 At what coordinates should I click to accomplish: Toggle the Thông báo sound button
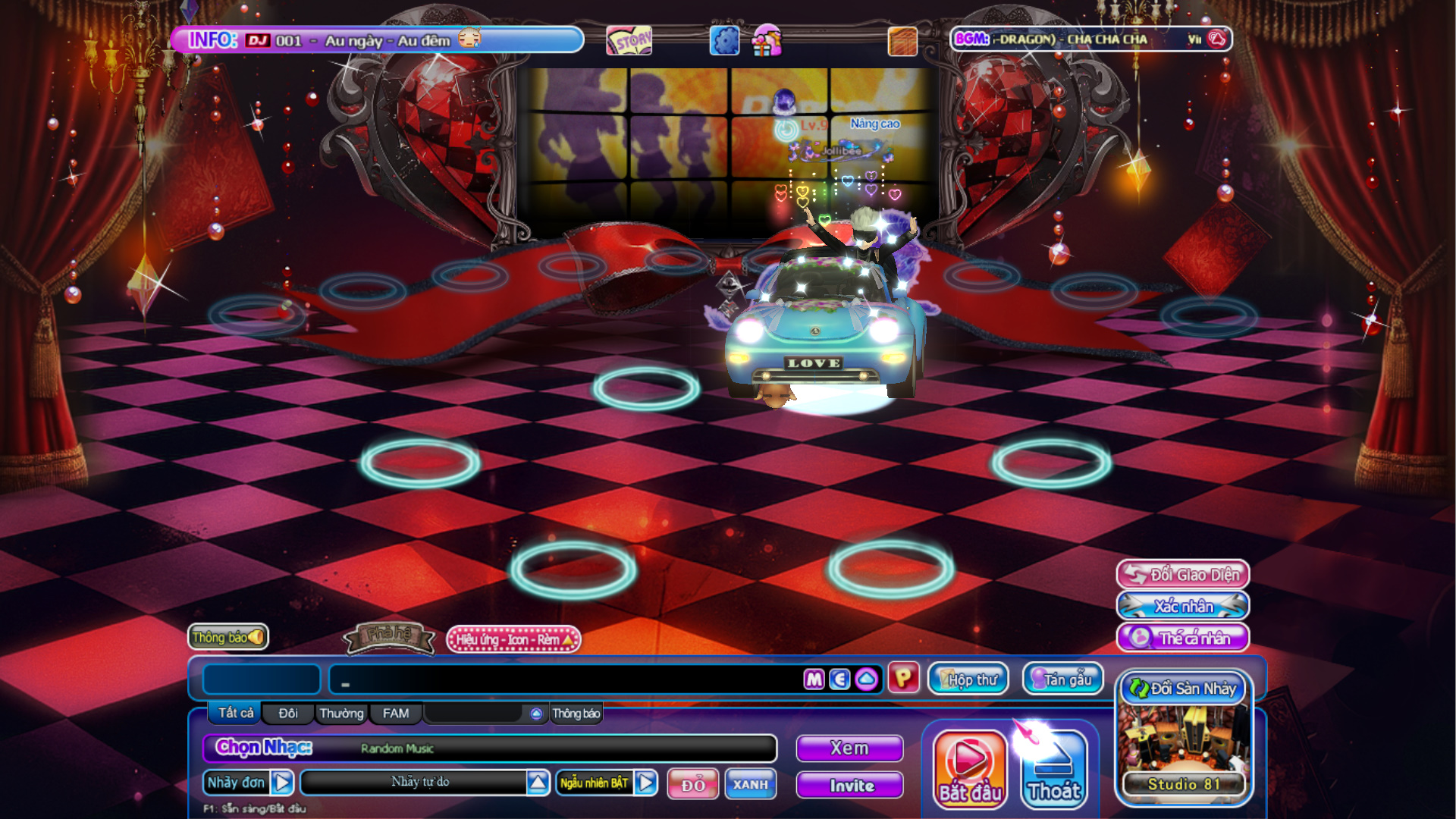(x=227, y=637)
